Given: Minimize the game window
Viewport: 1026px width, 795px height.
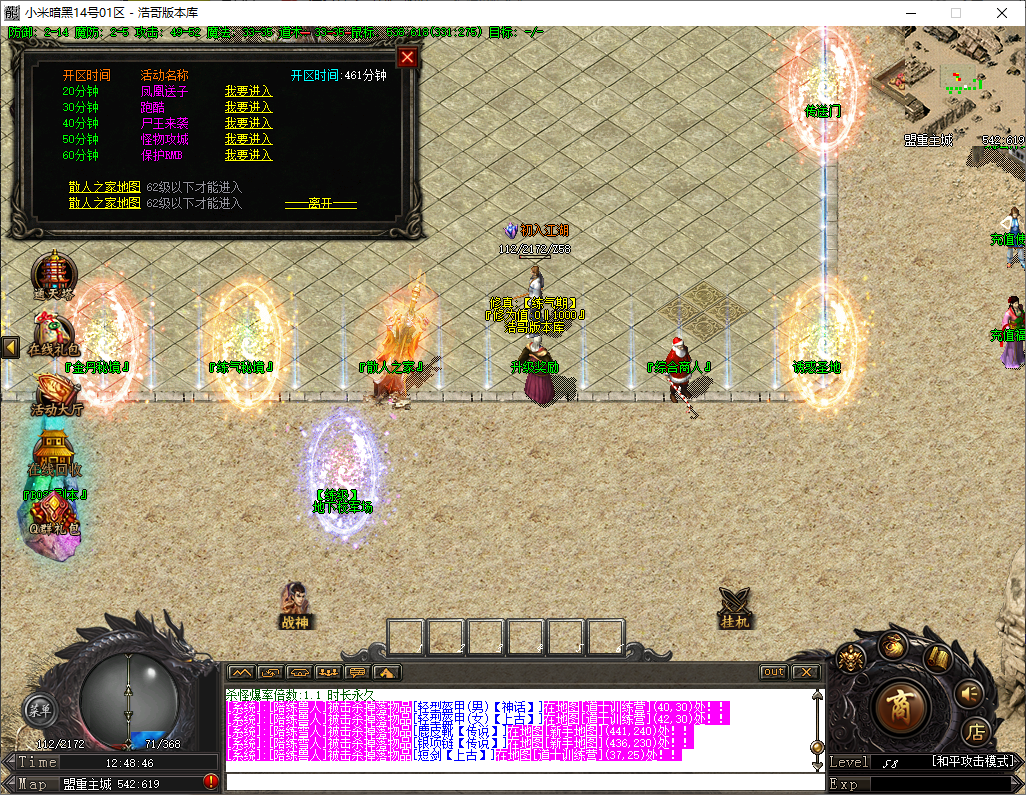Looking at the screenshot, I should click(x=910, y=13).
